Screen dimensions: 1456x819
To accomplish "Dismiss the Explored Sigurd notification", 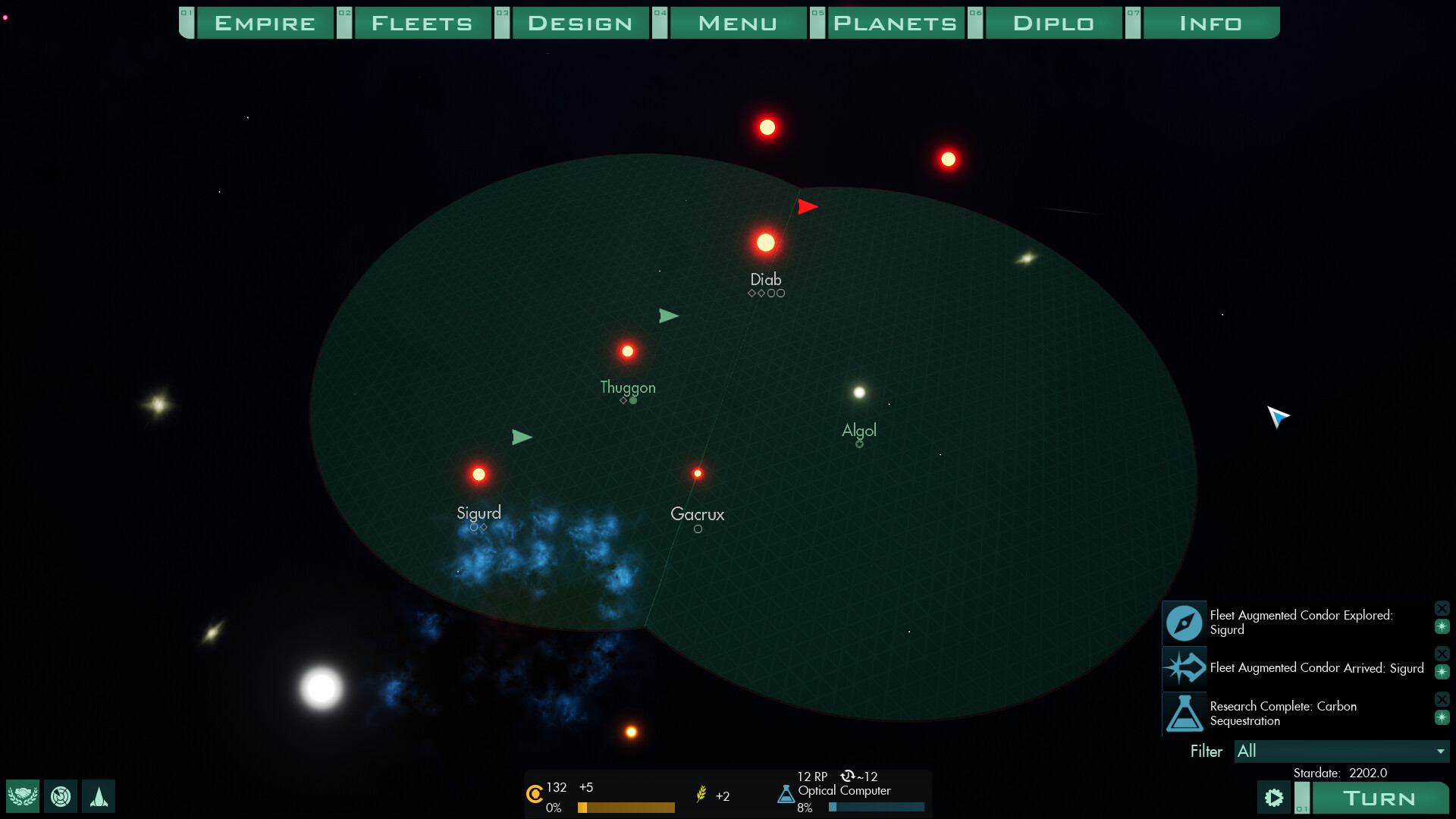I will (1442, 608).
